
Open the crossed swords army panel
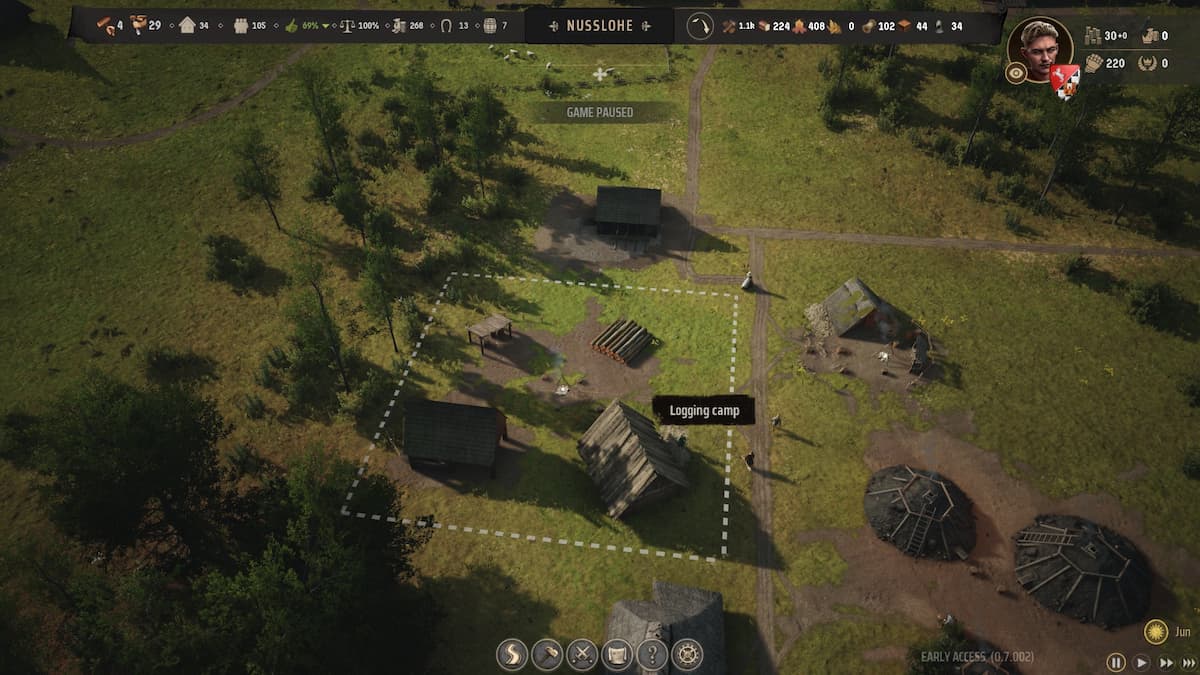pyautogui.click(x=582, y=655)
